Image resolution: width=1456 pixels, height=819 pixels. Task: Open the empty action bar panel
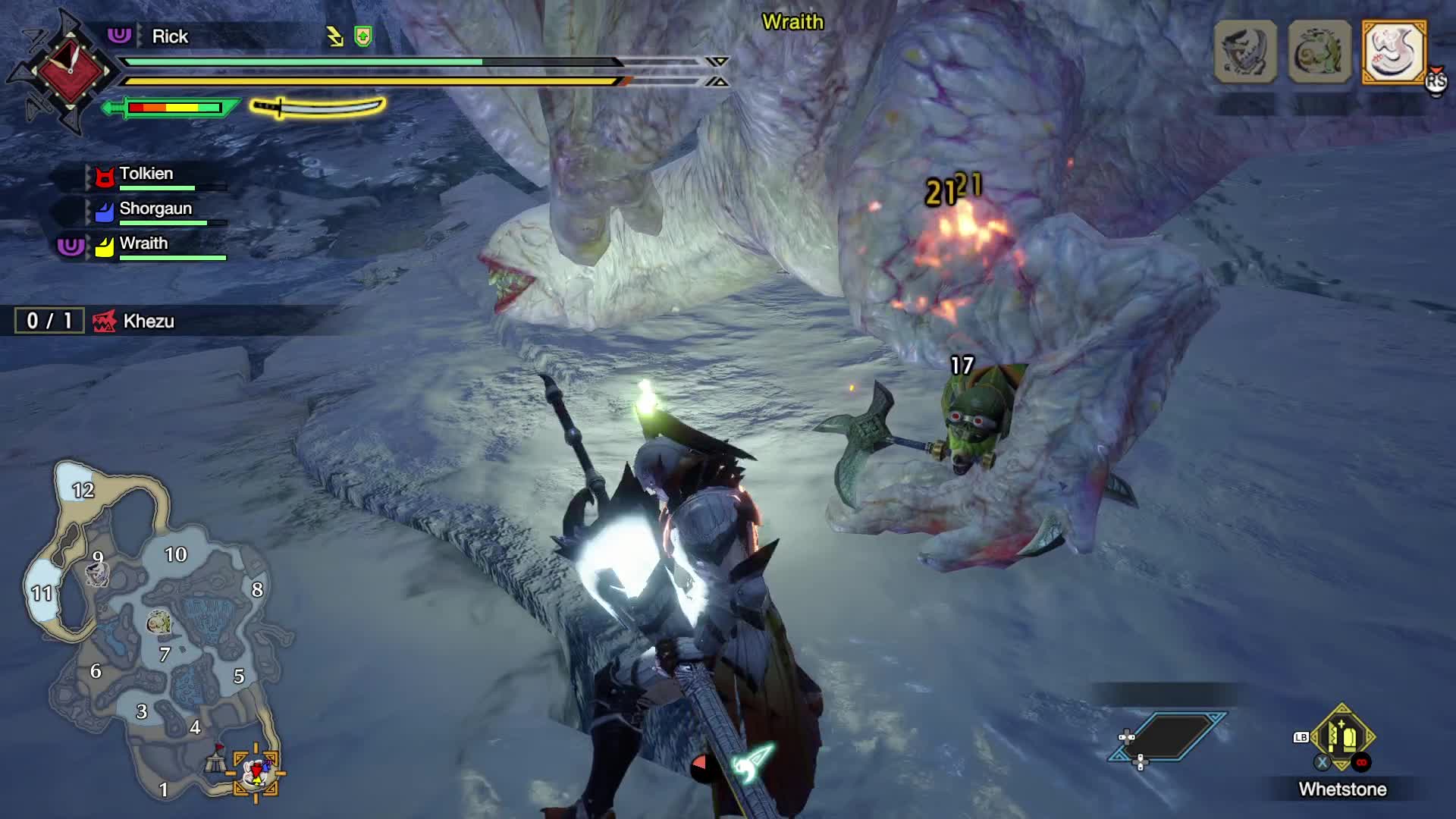[x=1168, y=736]
